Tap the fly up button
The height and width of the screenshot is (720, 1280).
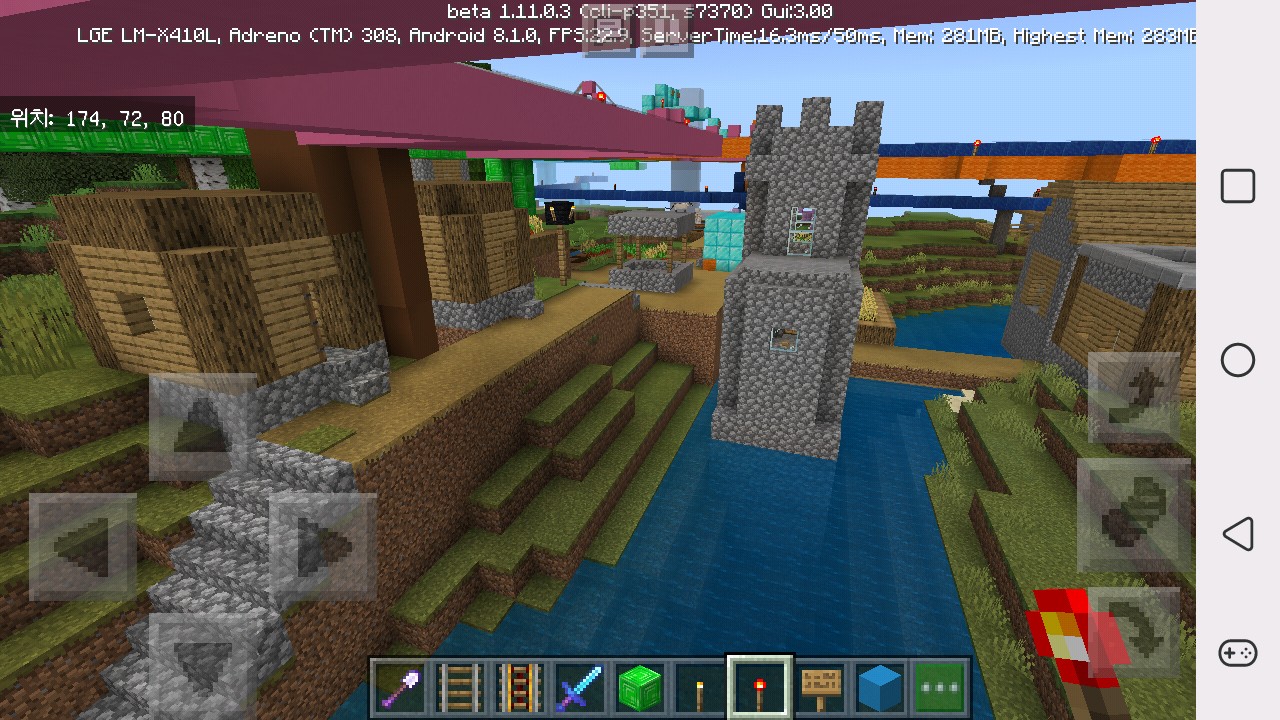pos(1133,397)
